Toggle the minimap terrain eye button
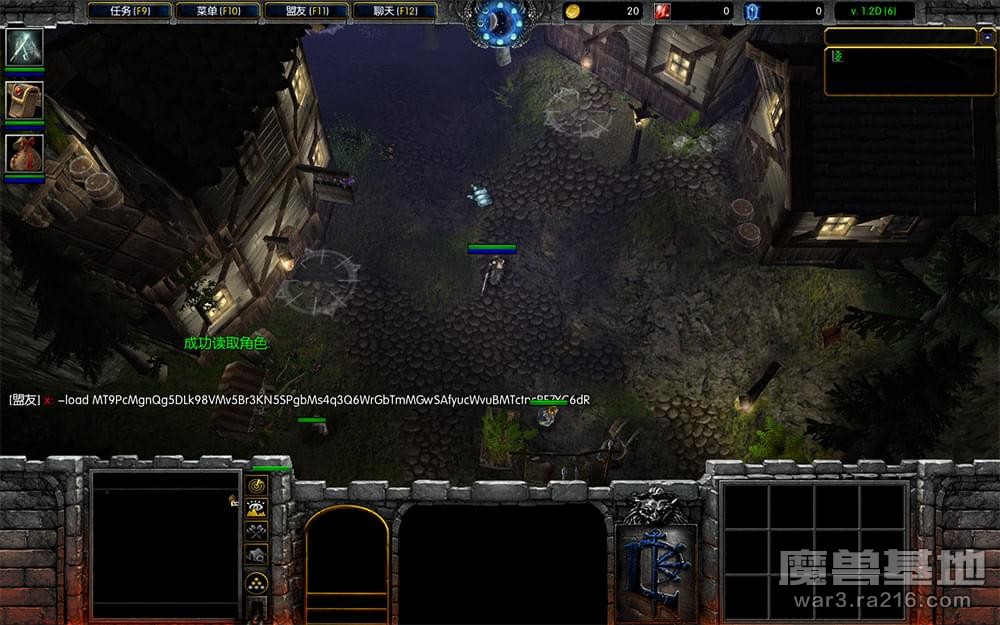The width and height of the screenshot is (1000, 625). (257, 508)
